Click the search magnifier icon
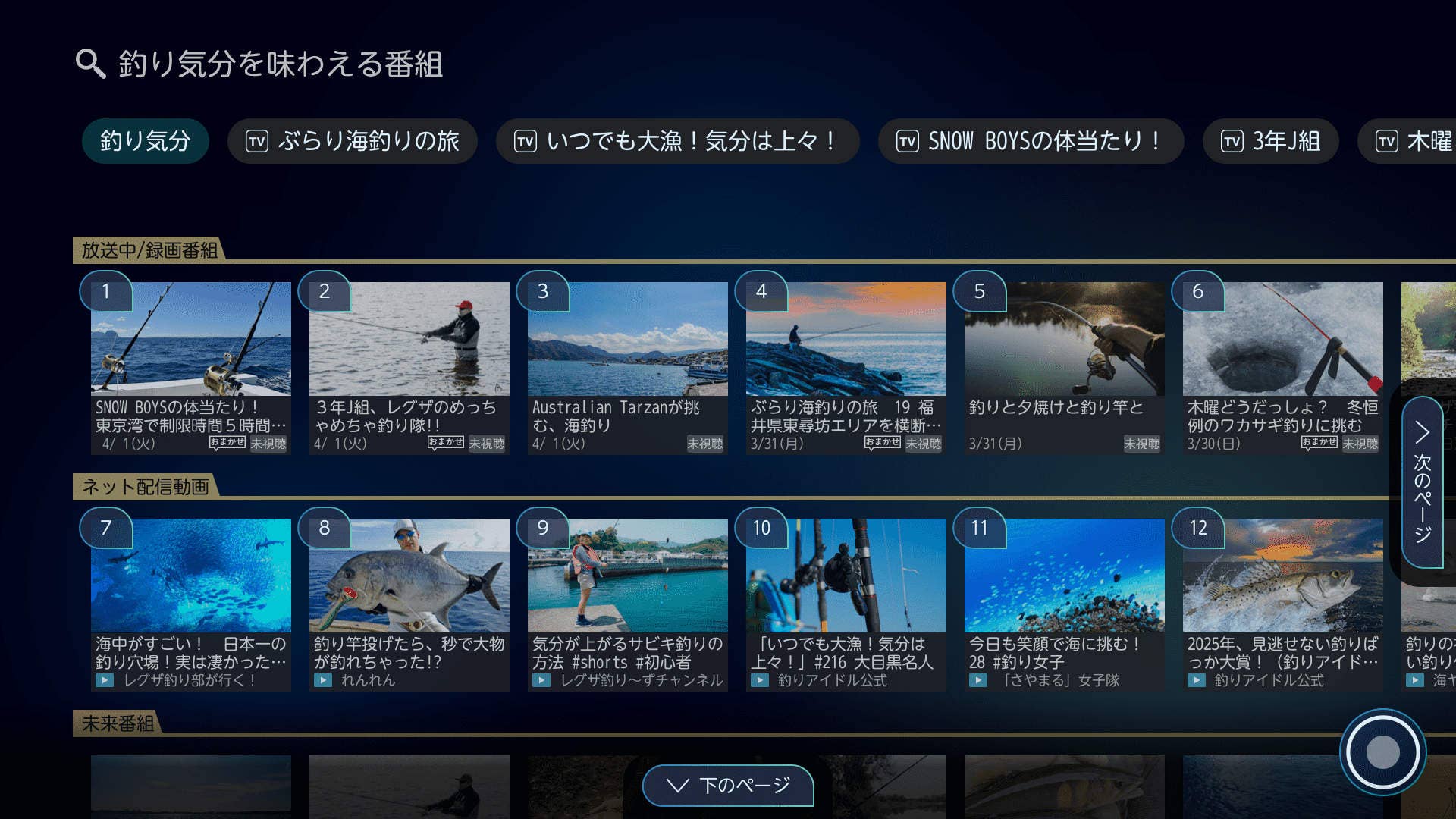The image size is (1456, 819). (90, 64)
